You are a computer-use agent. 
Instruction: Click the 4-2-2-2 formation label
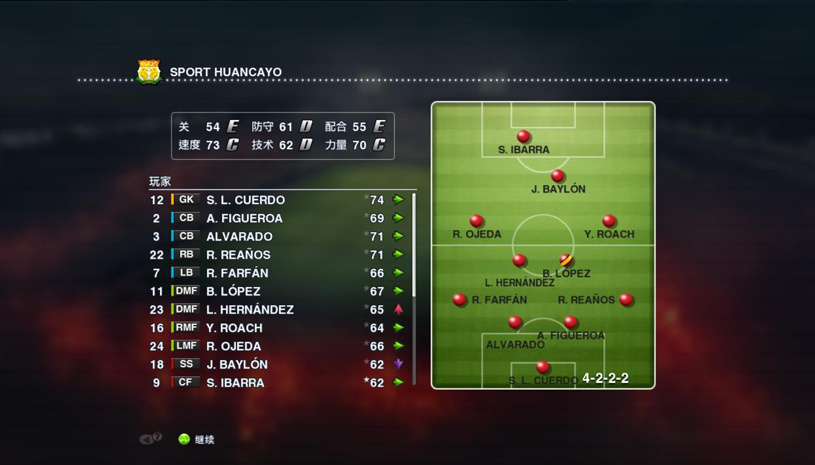tap(605, 379)
